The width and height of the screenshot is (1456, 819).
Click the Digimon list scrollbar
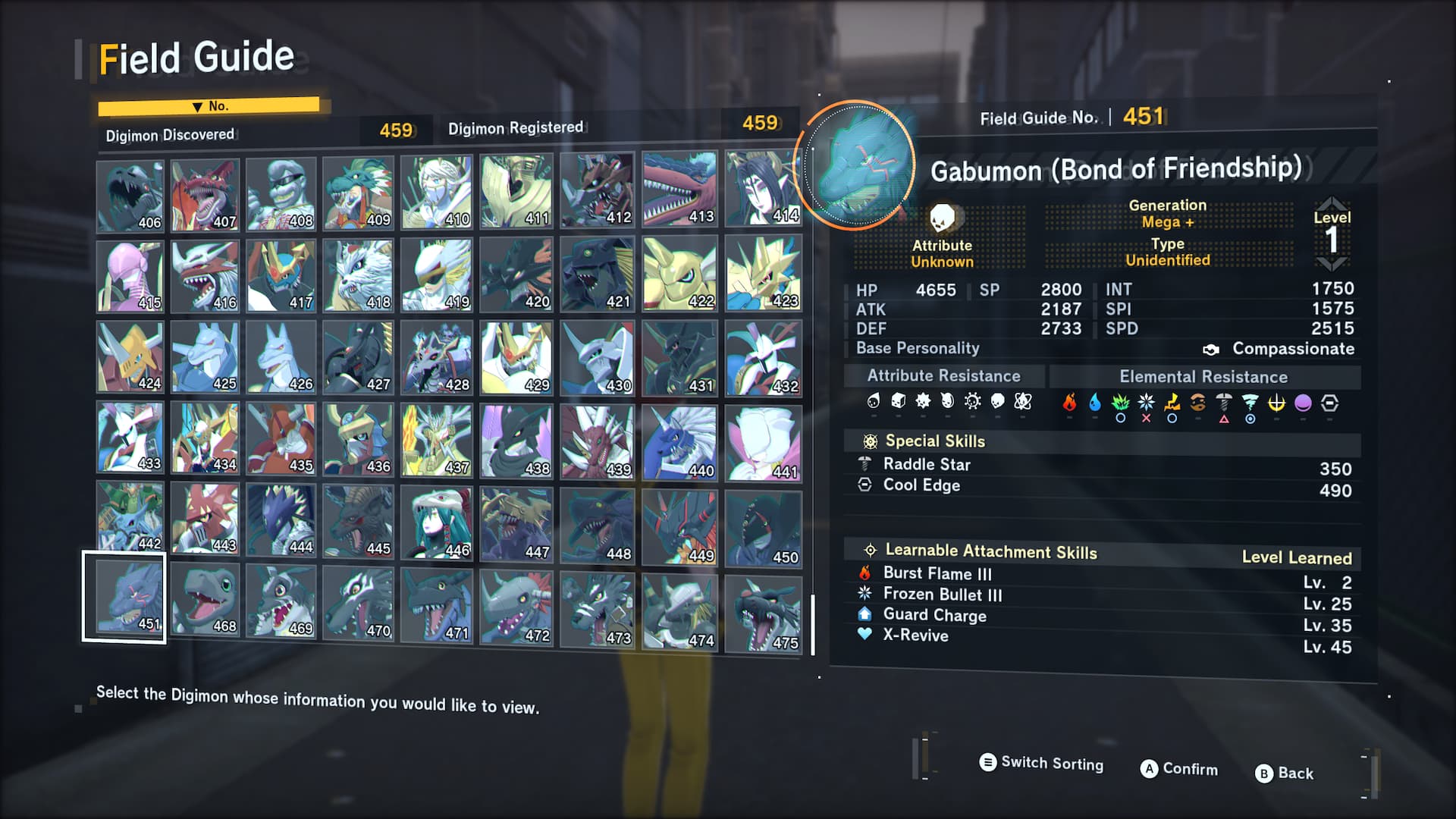point(813,624)
